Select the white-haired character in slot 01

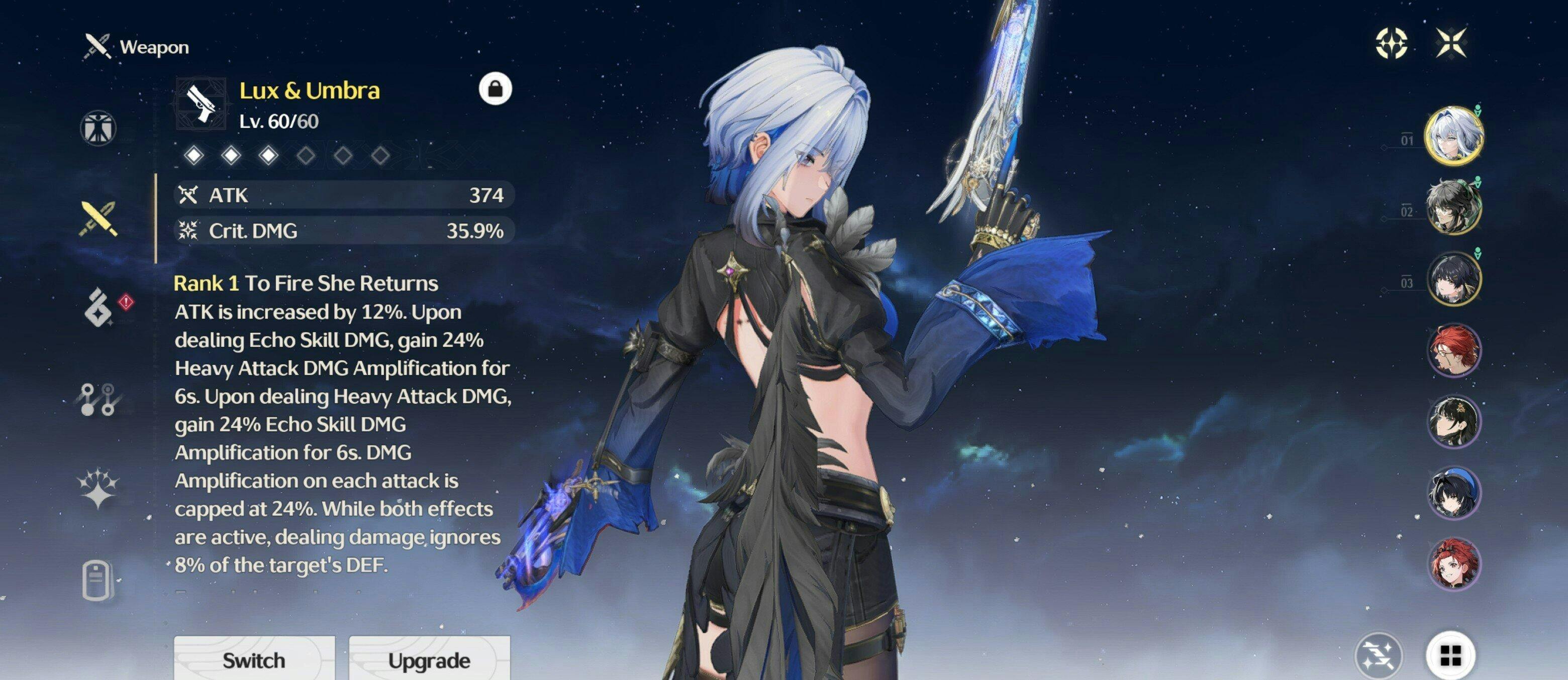[x=1453, y=136]
